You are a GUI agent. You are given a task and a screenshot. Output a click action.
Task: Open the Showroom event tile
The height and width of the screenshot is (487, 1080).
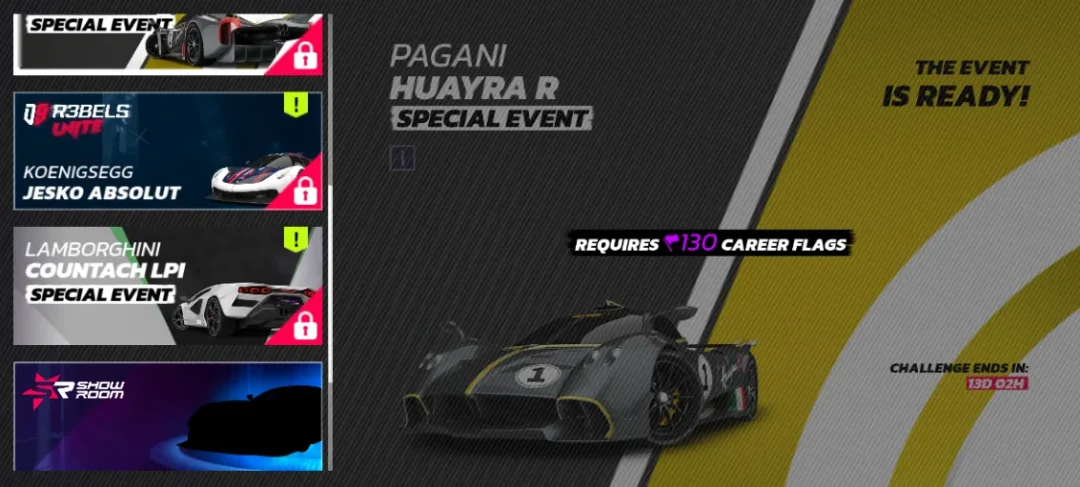(167, 415)
